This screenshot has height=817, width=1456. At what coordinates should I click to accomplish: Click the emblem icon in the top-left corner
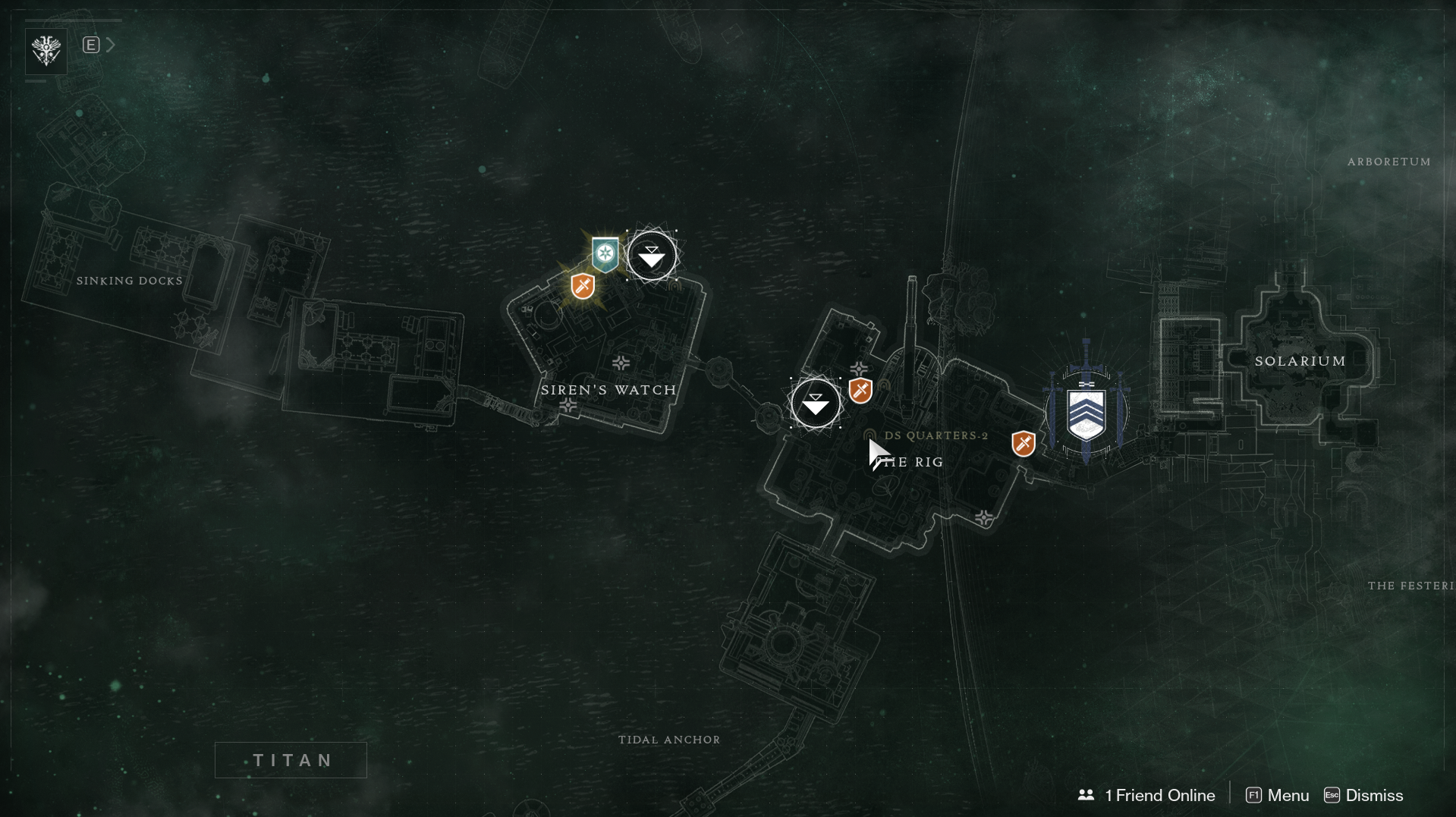point(46,51)
